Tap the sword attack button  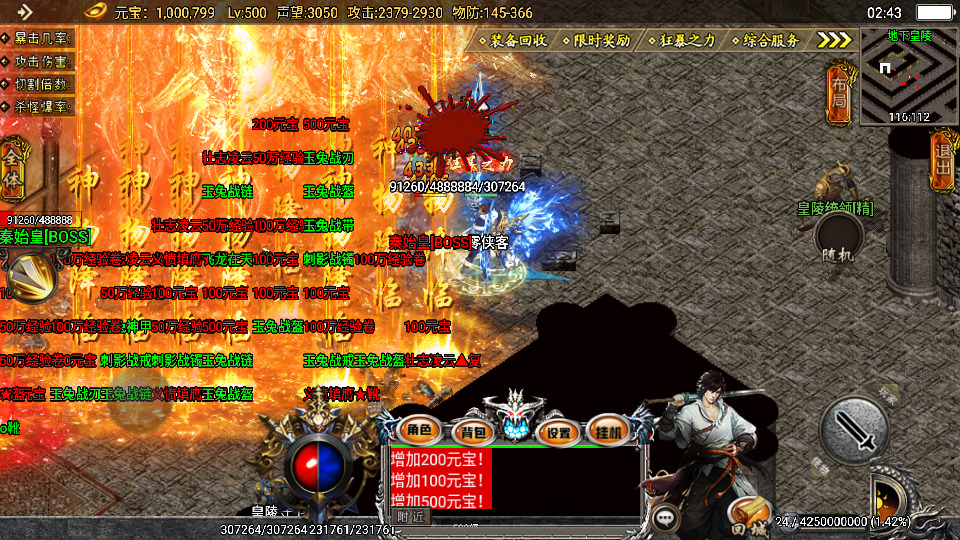(x=854, y=428)
